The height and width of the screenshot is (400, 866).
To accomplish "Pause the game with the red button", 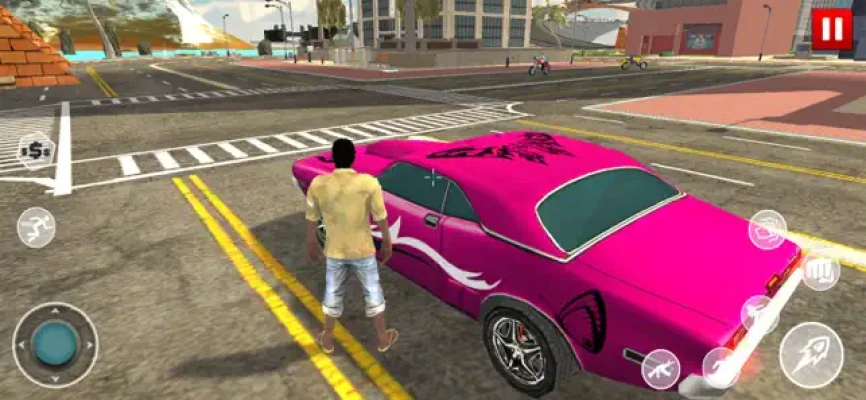I will pyautogui.click(x=831, y=30).
